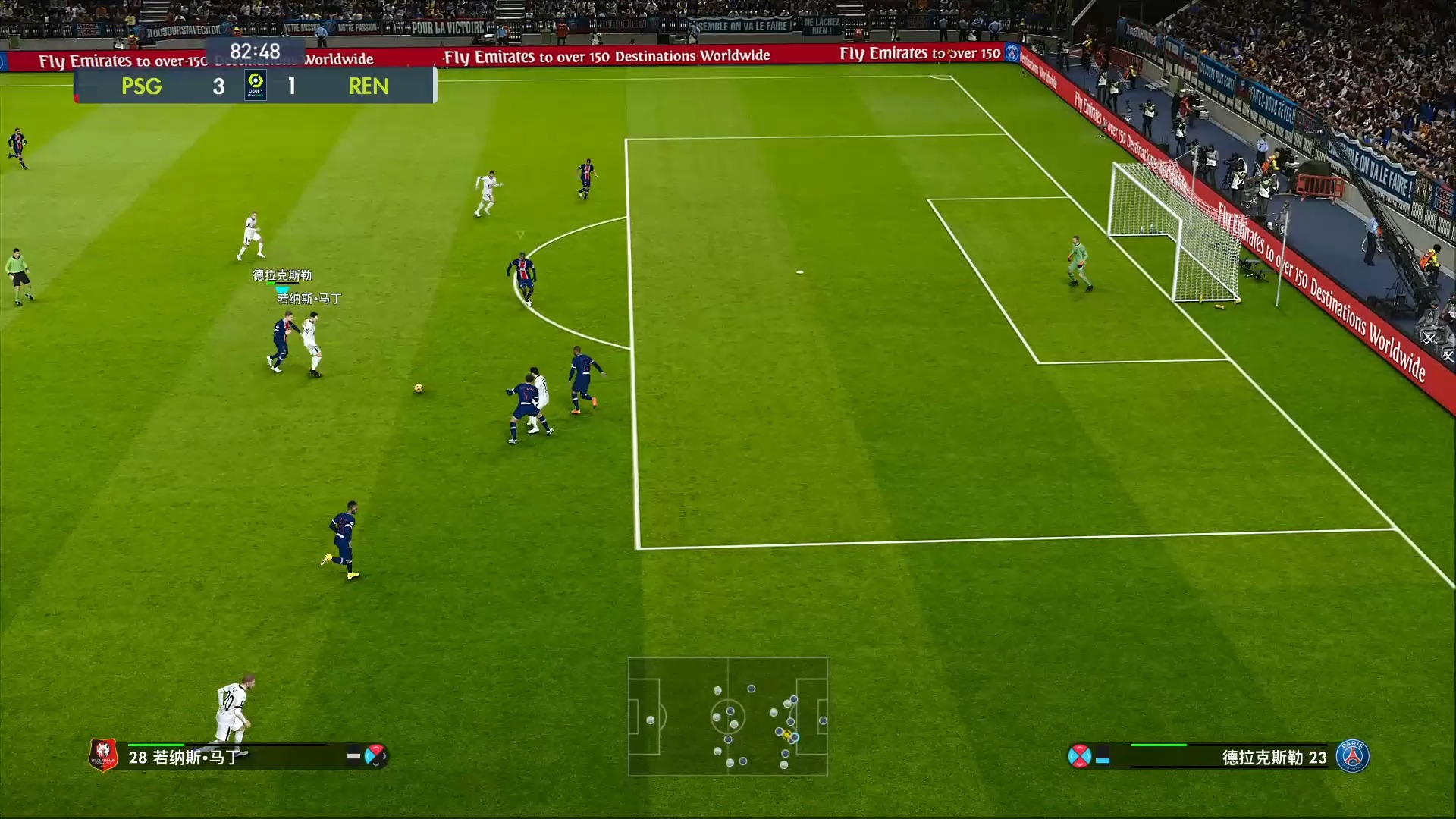Select the tactics icon beside 德拉克斯勒
The height and width of the screenshot is (819, 1456).
click(x=1079, y=756)
